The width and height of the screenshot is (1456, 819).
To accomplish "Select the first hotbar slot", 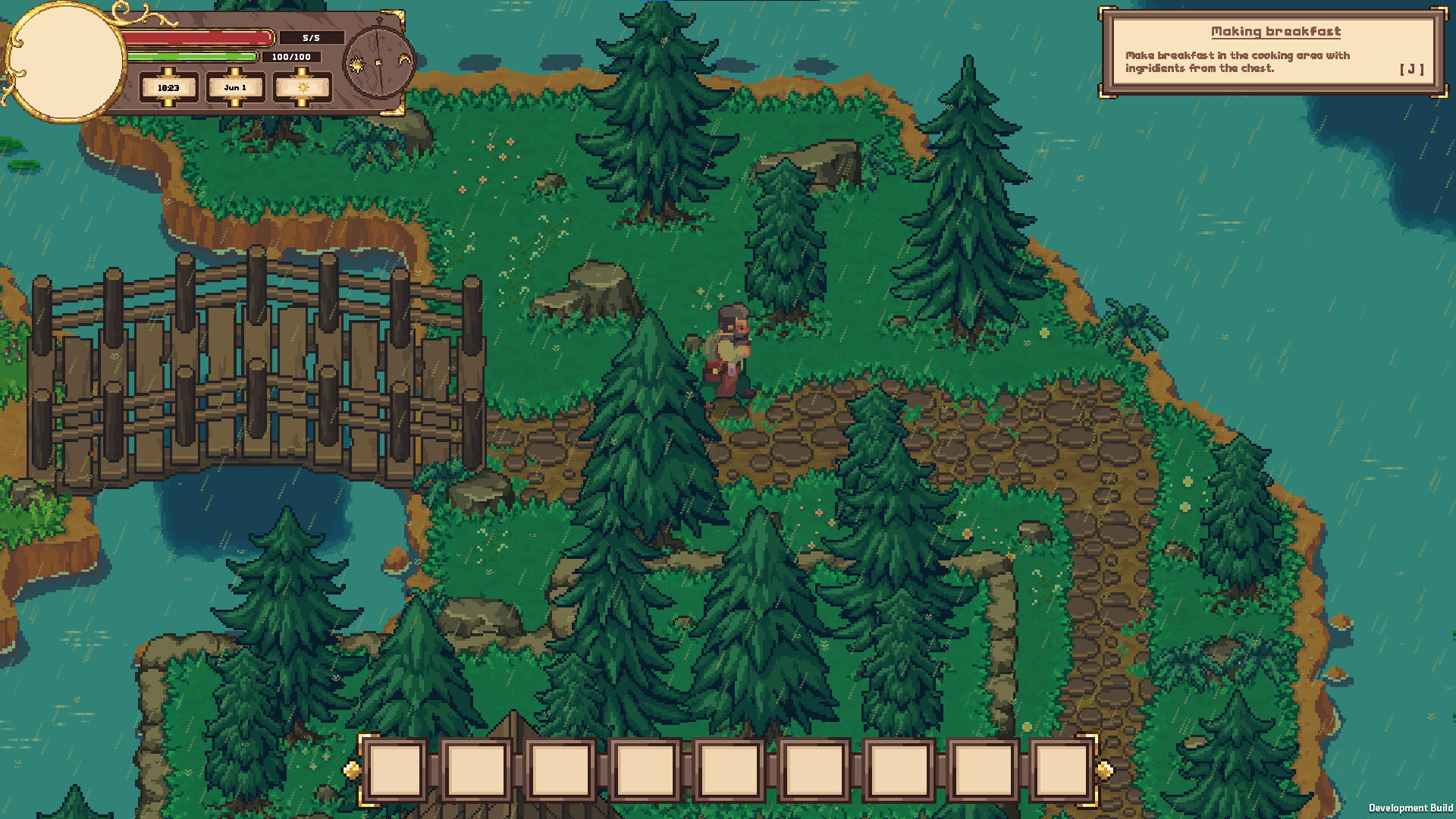I will 397,771.
